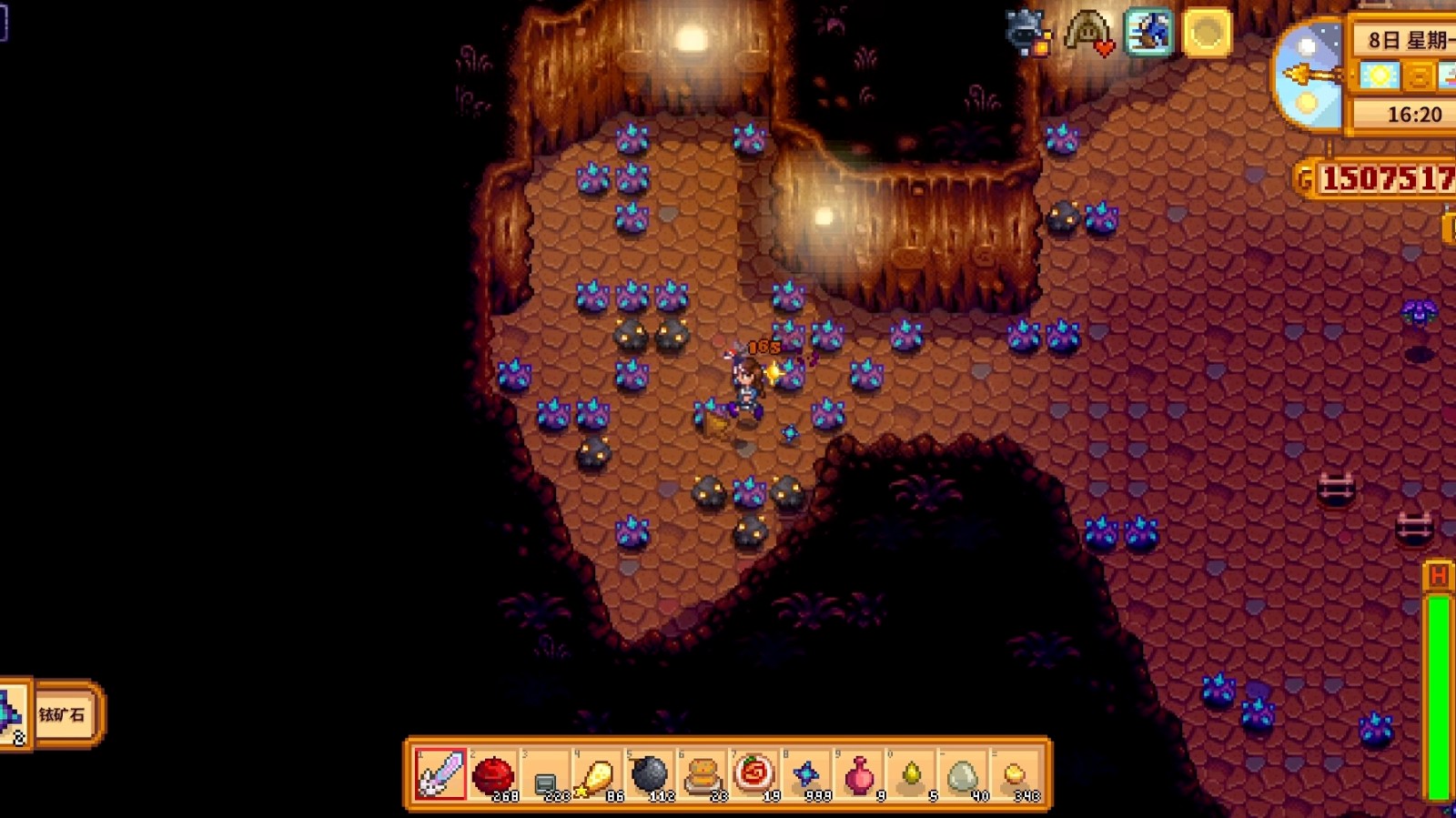This screenshot has height=818, width=1456.
Task: Select the yellow droplet item slot
Action: point(911,774)
